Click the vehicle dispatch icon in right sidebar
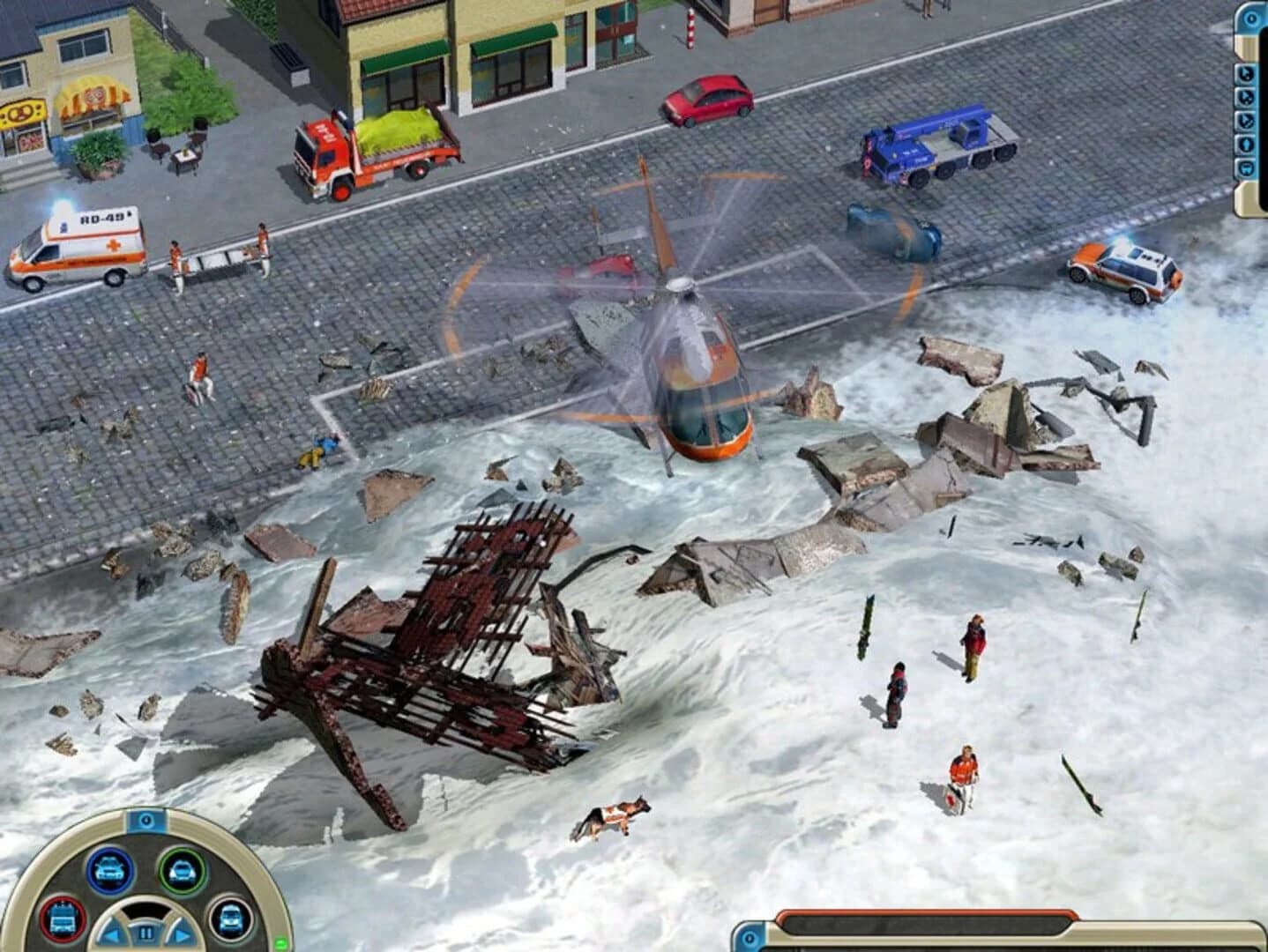The width and height of the screenshot is (1268, 952). 1247,167
